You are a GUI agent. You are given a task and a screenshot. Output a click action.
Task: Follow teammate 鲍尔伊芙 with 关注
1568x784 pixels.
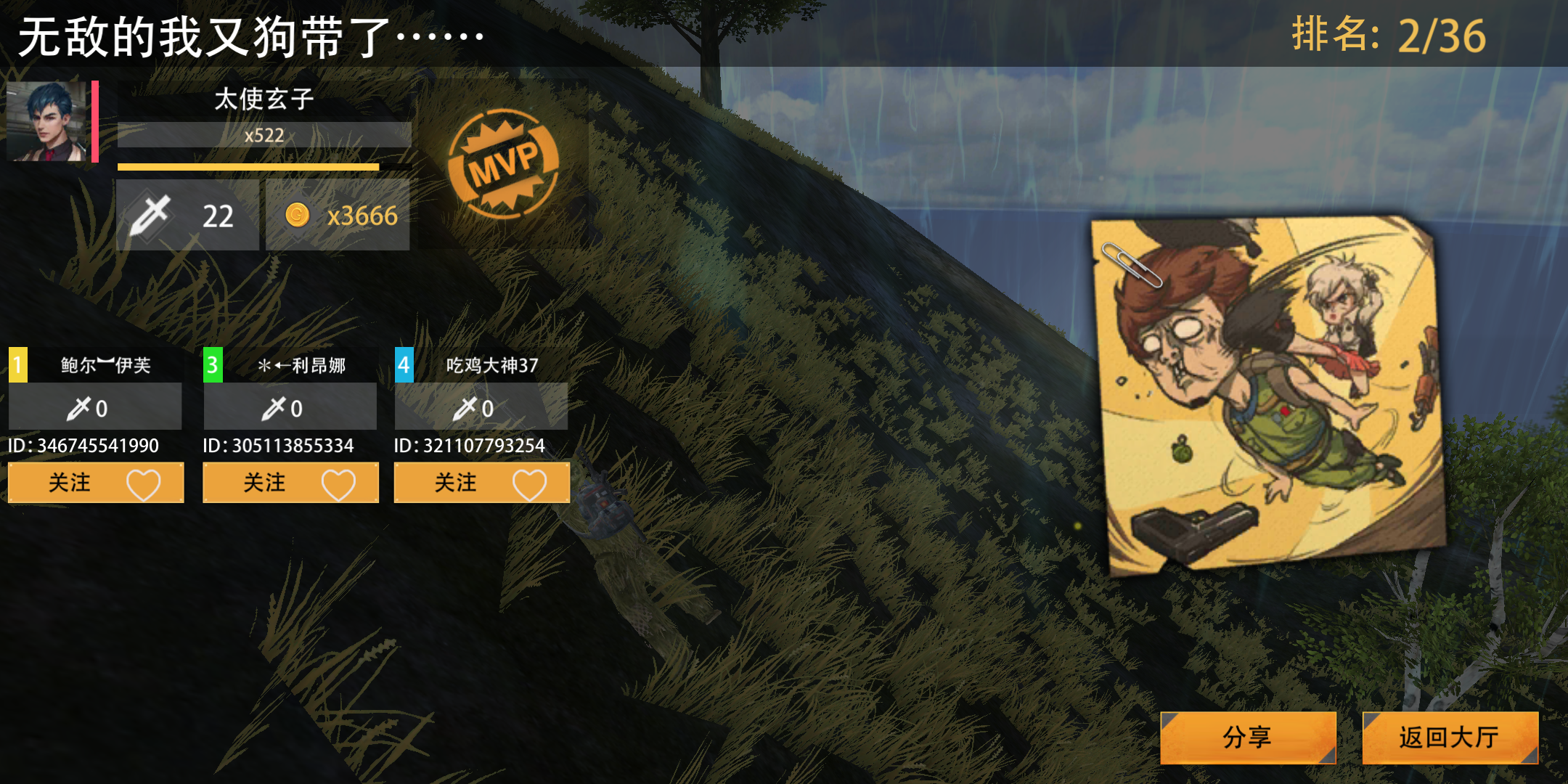(x=96, y=483)
